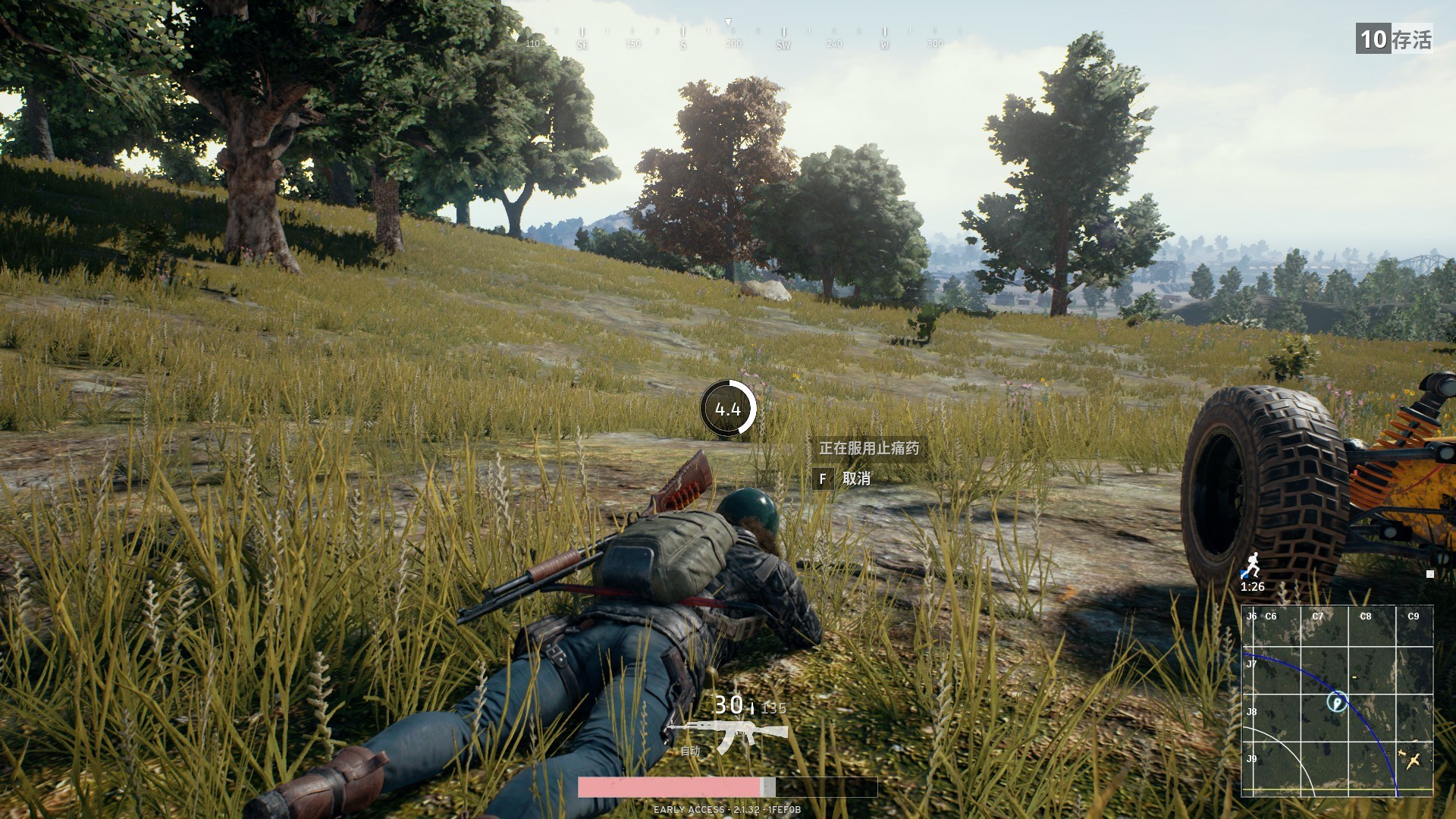Click the running man zone timer icon

pos(1252,565)
